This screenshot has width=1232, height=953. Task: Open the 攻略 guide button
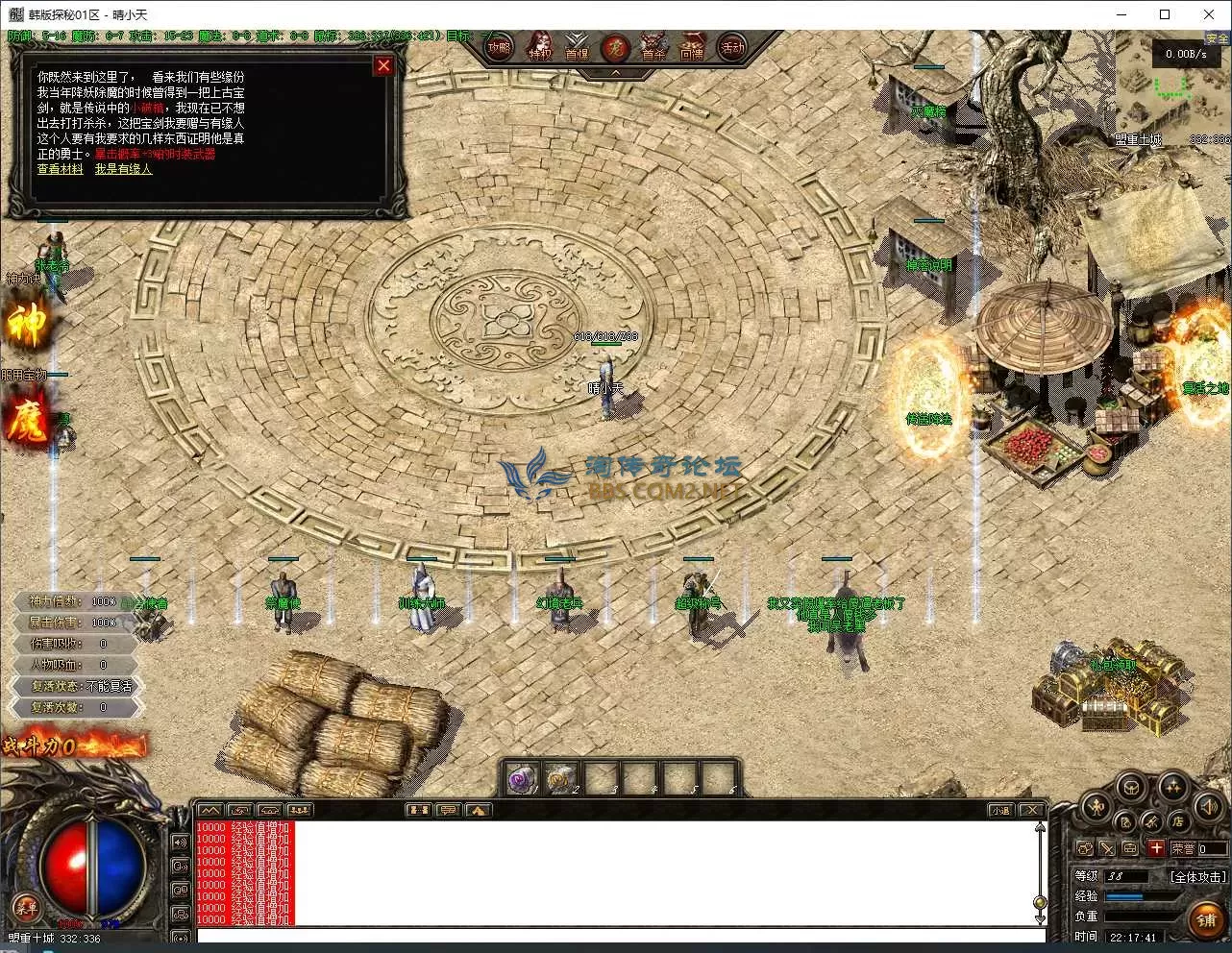(x=499, y=47)
